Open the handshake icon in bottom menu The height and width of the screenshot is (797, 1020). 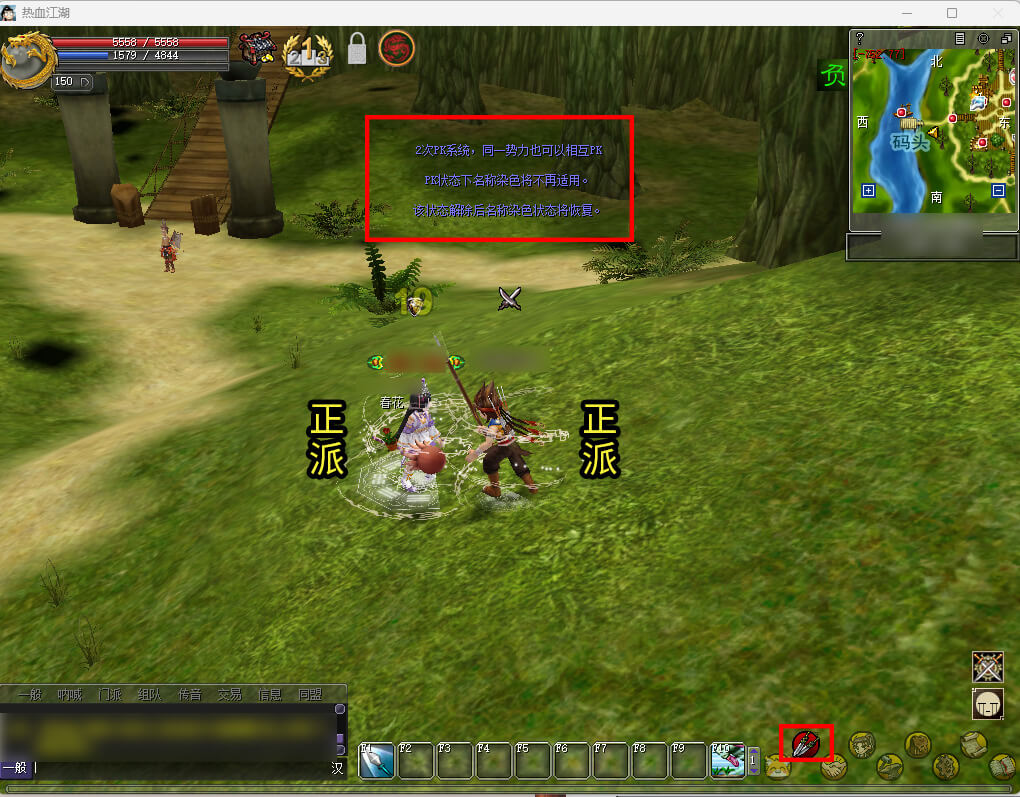coord(834,766)
